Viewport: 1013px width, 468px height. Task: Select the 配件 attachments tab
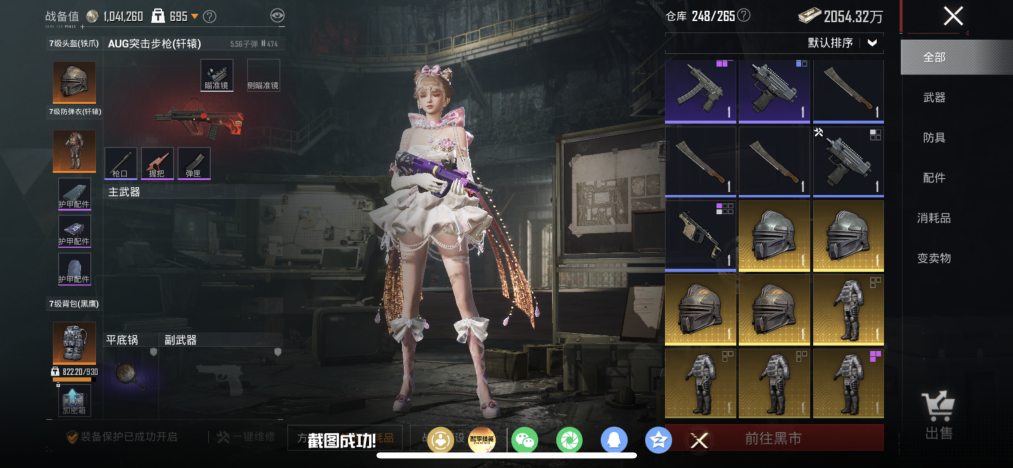point(934,177)
